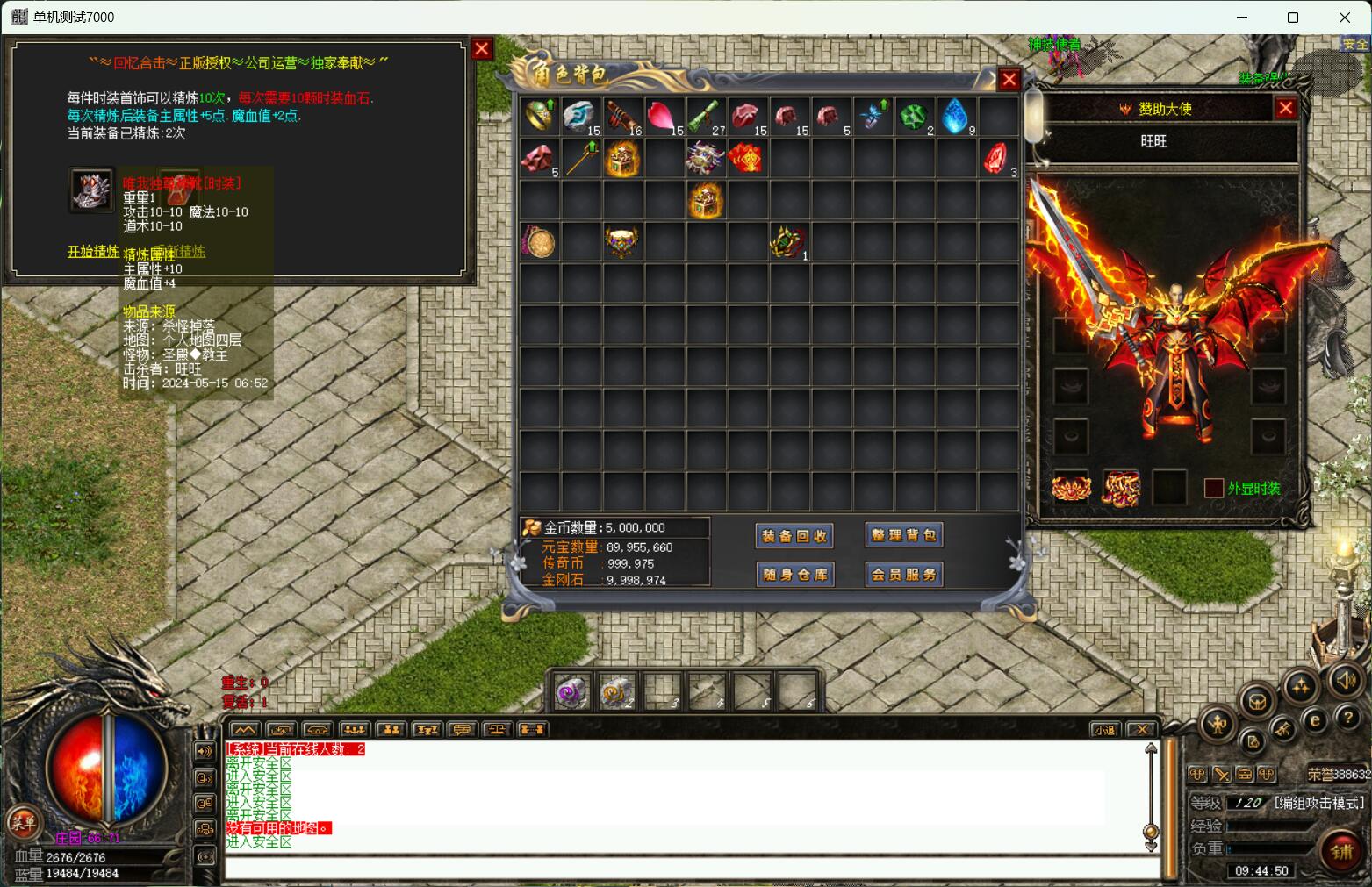Maximize the game window
This screenshot has width=1372, height=887.
pos(1292,18)
